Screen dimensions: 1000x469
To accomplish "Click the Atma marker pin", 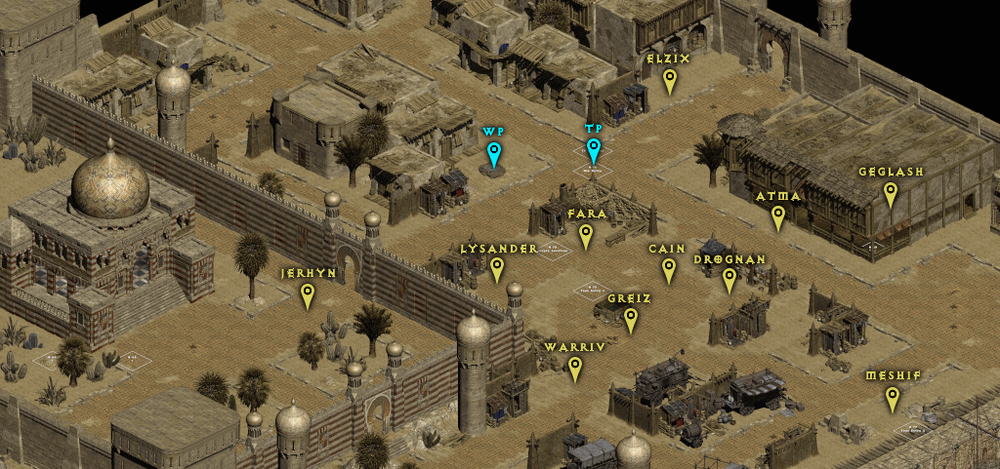I will (x=777, y=216).
